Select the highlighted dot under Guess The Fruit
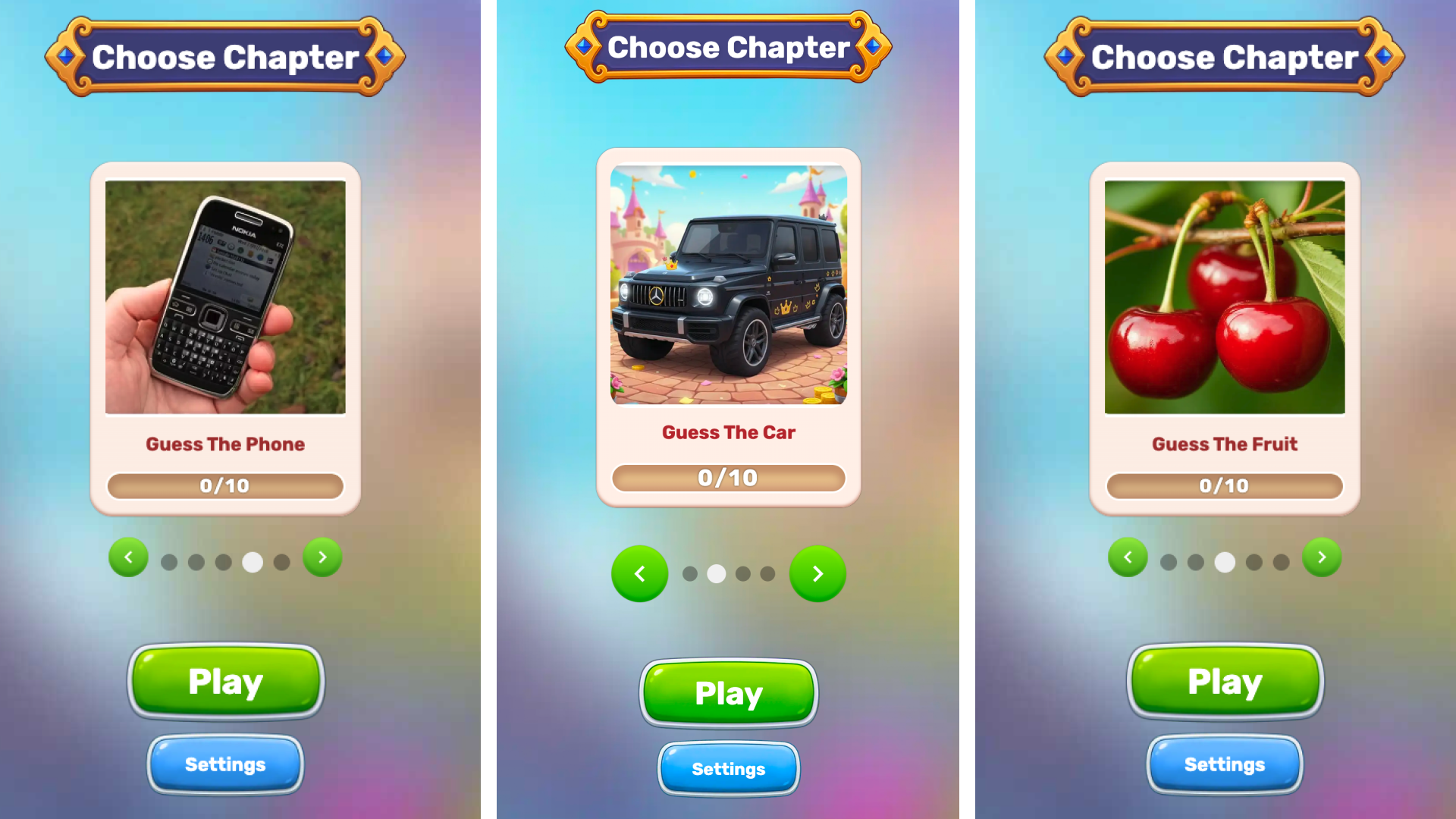The height and width of the screenshot is (819, 1456). [1224, 562]
